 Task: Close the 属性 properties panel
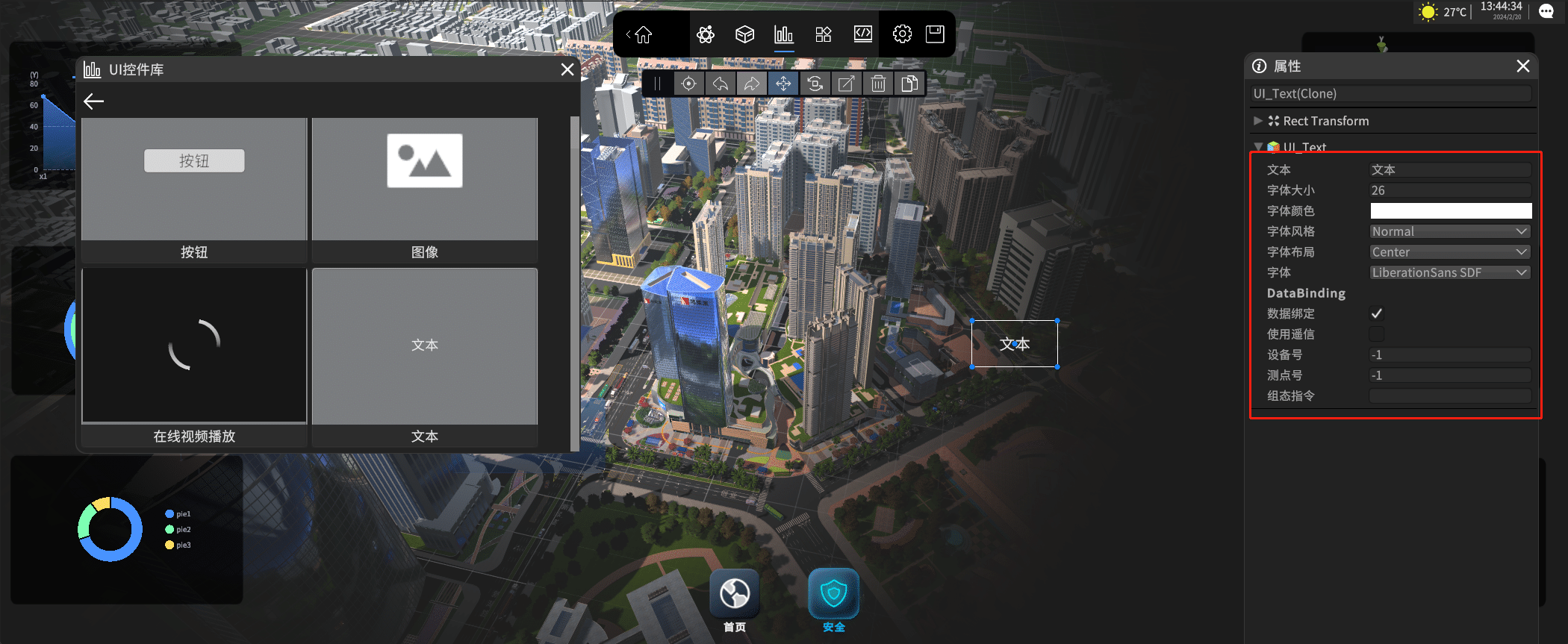click(1523, 66)
